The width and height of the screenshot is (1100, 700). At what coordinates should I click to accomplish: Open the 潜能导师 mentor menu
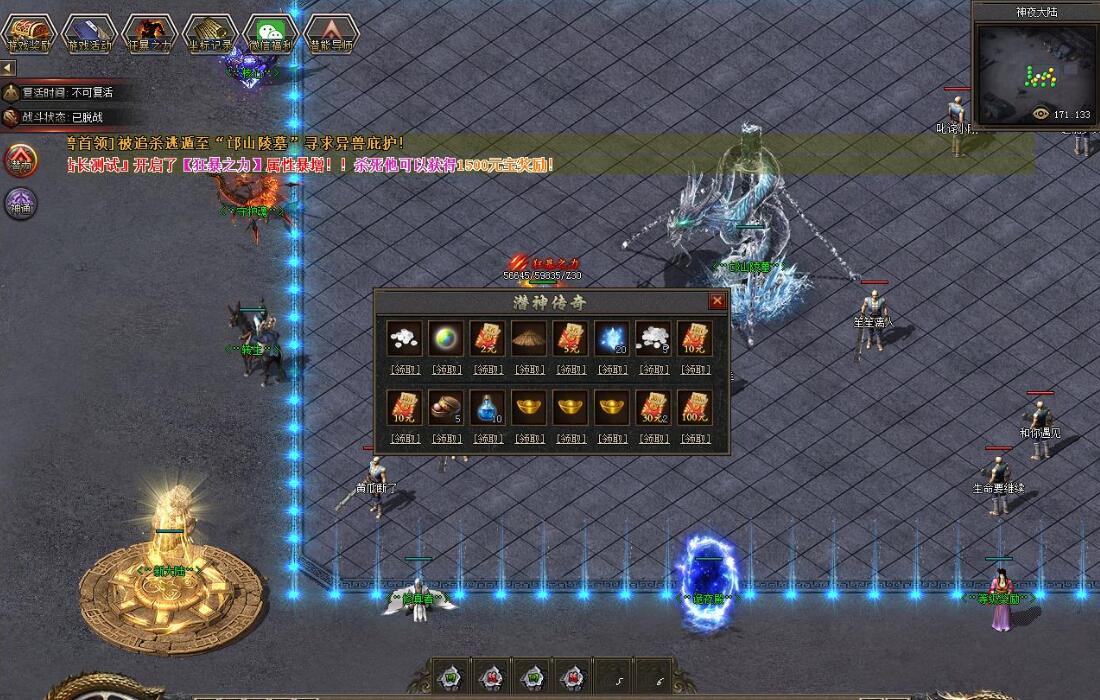(330, 32)
